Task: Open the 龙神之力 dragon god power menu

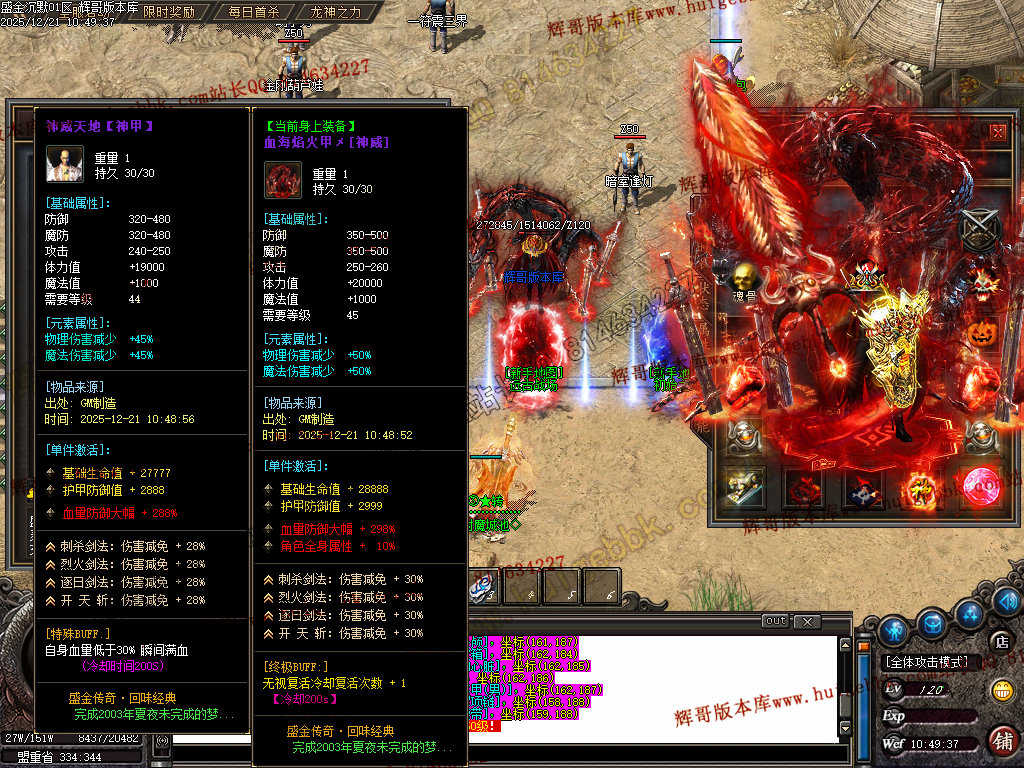Action: click(335, 12)
